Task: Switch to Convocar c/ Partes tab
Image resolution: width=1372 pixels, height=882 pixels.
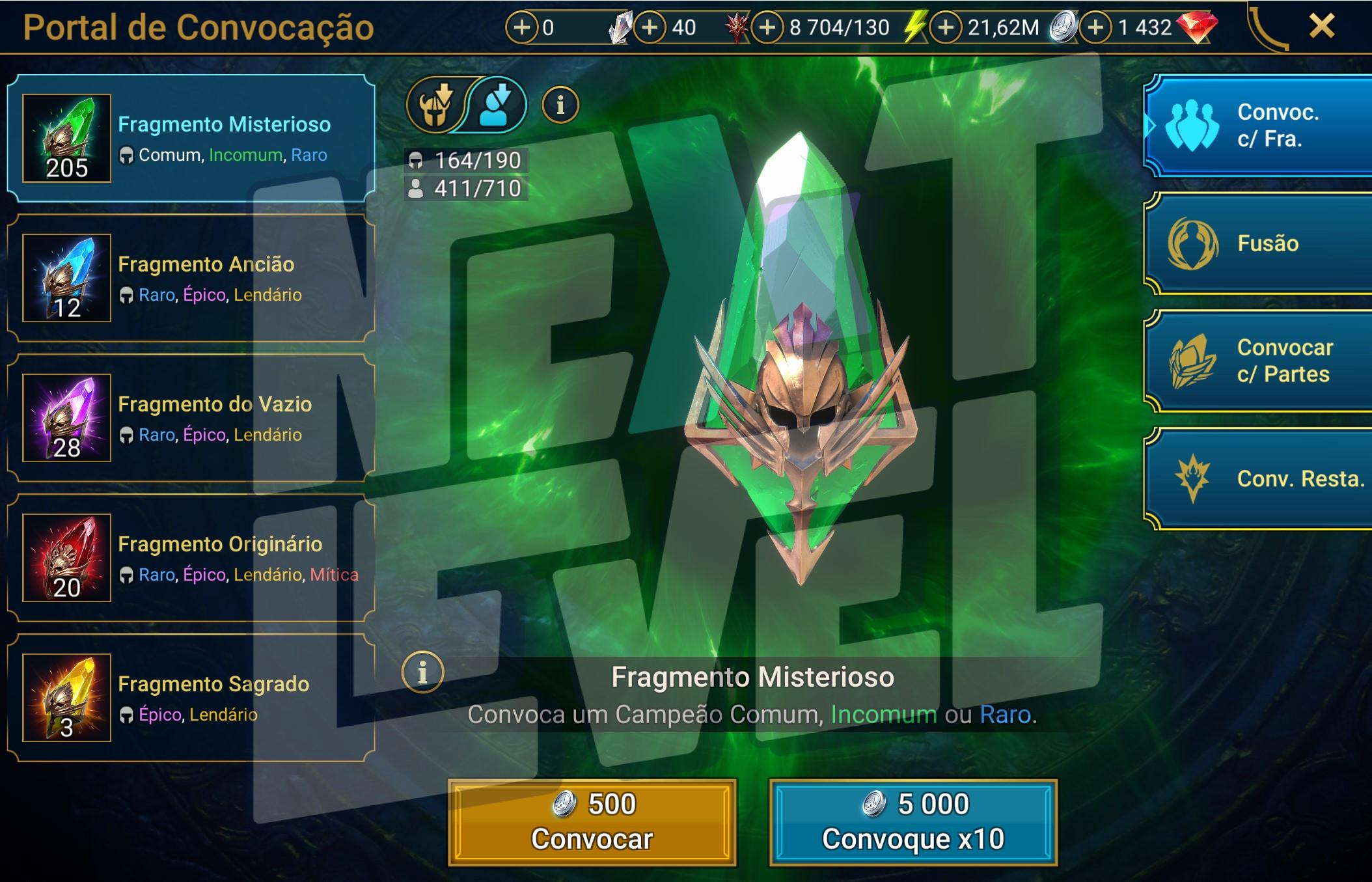Action: 1259,361
